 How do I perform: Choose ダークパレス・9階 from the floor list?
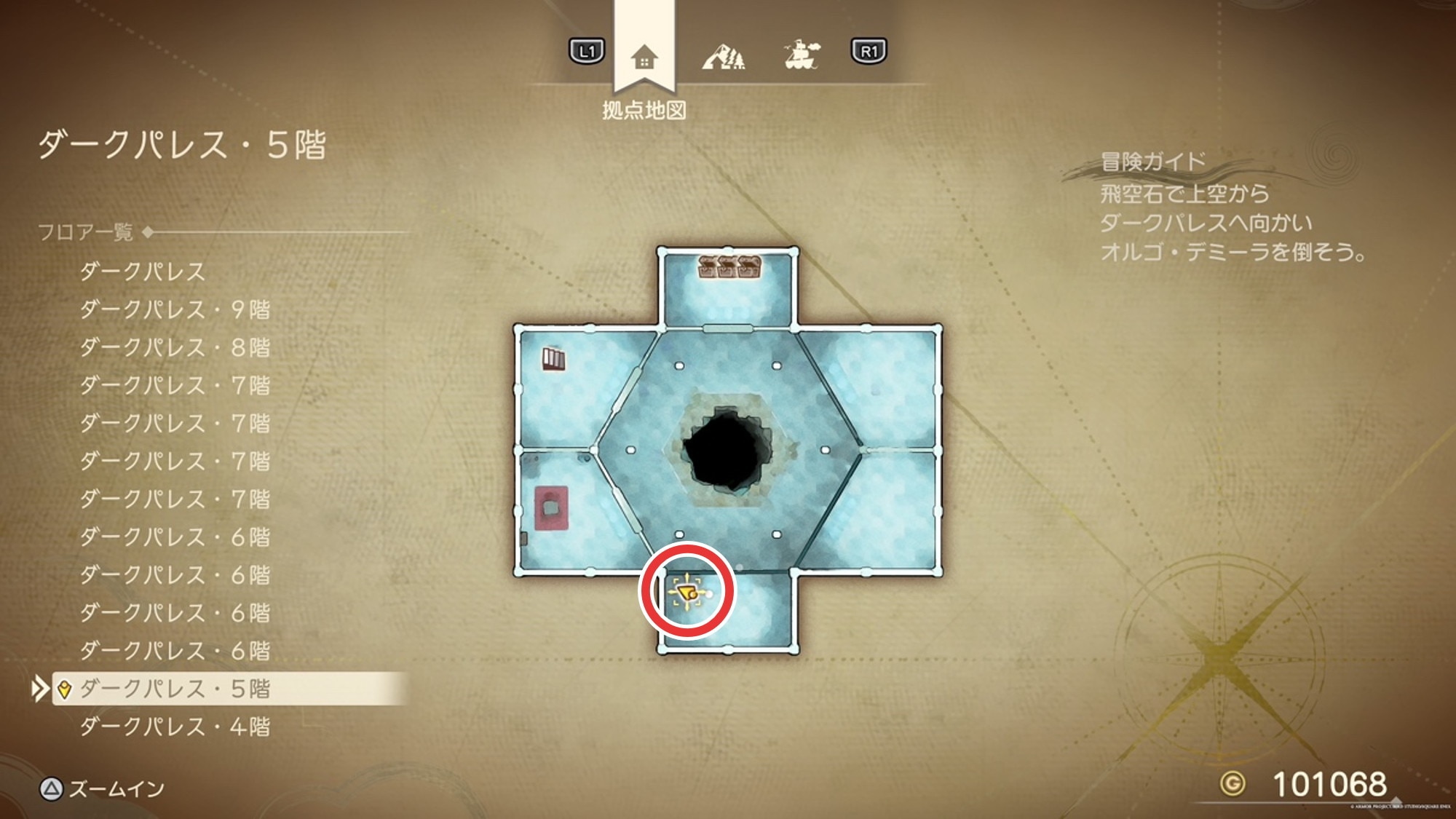[175, 309]
